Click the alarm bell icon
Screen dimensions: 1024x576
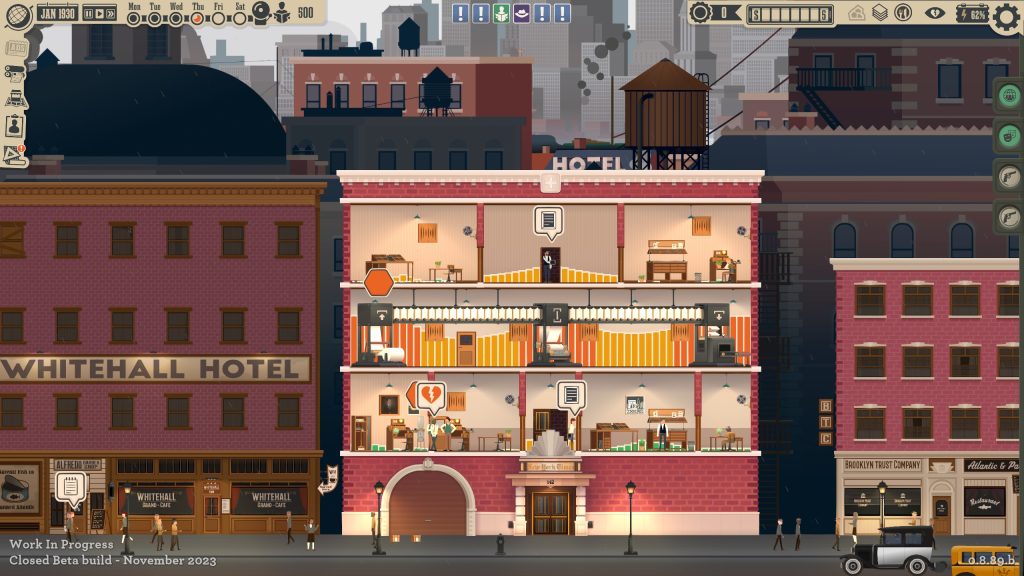click(x=259, y=14)
